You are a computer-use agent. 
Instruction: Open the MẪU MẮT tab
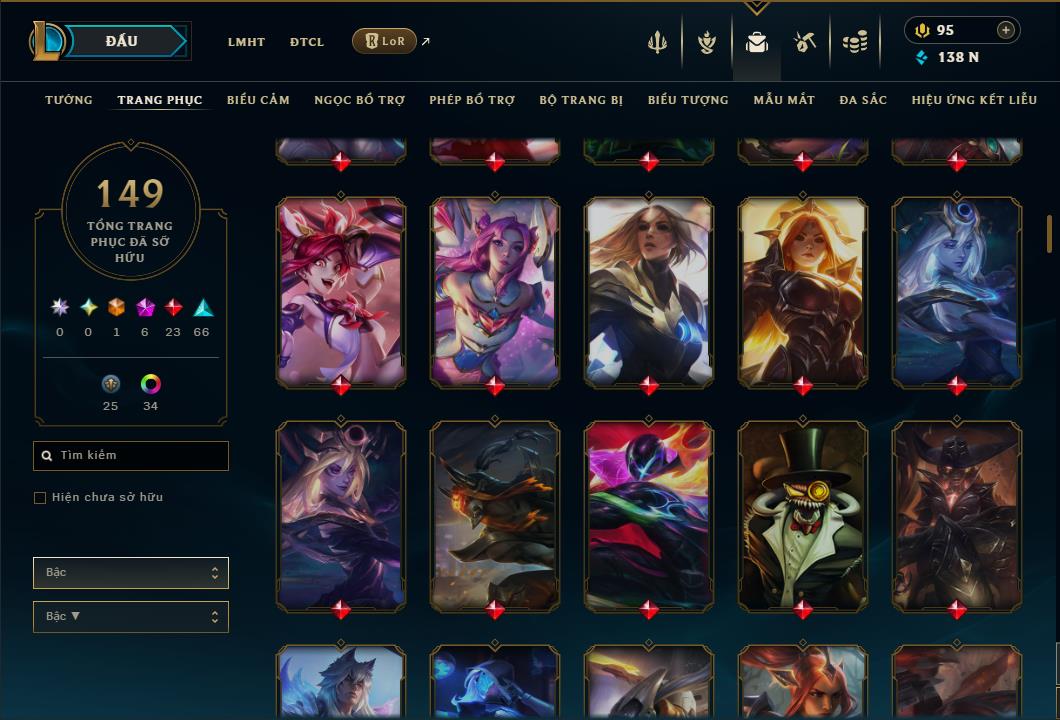[784, 100]
